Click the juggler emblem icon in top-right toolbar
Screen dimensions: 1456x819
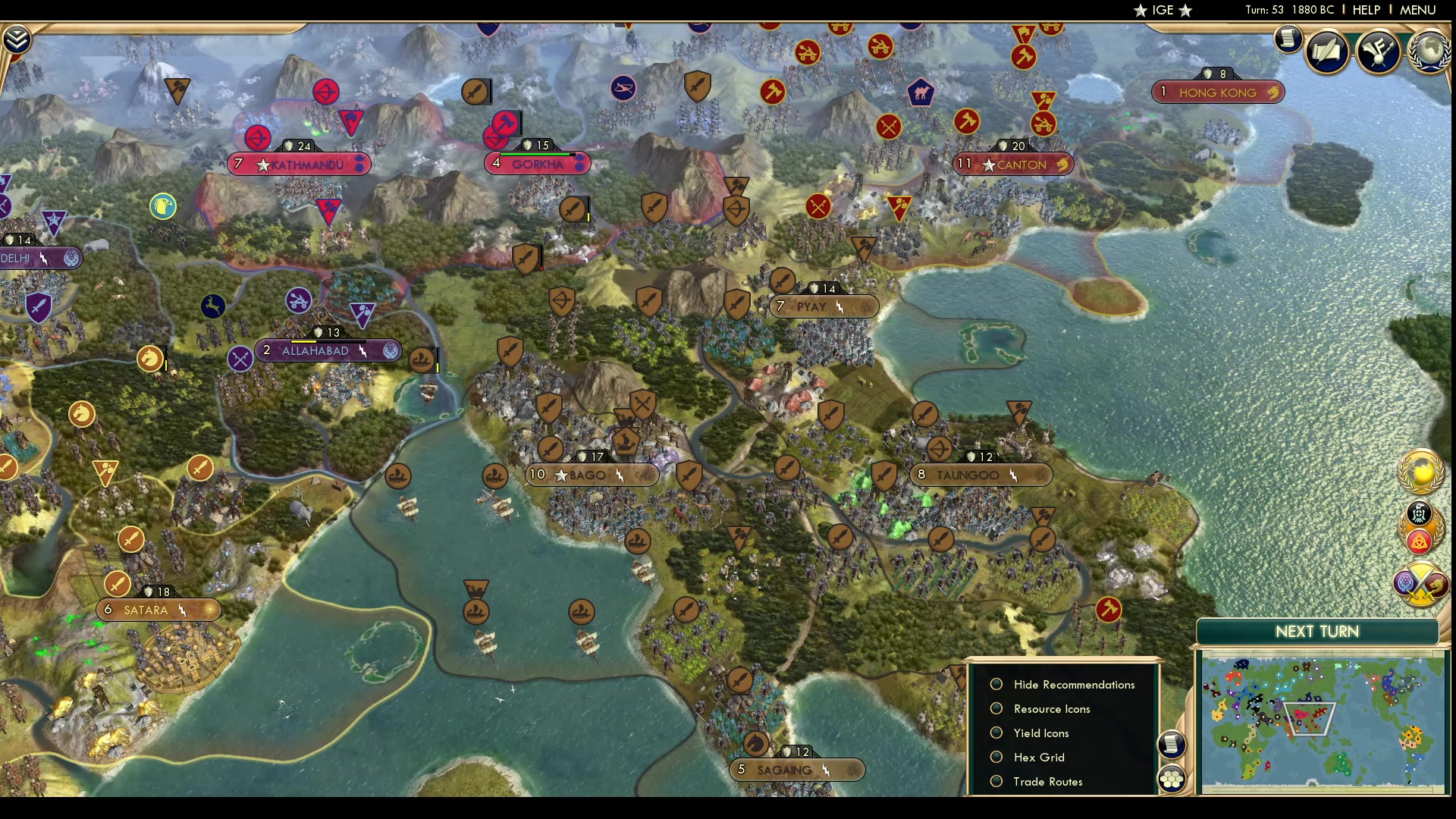[1379, 52]
